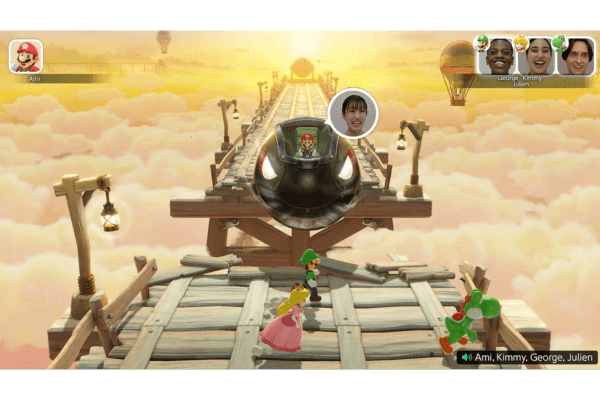
Task: Open the video feed with the Luigi badge
Action: 499,56
